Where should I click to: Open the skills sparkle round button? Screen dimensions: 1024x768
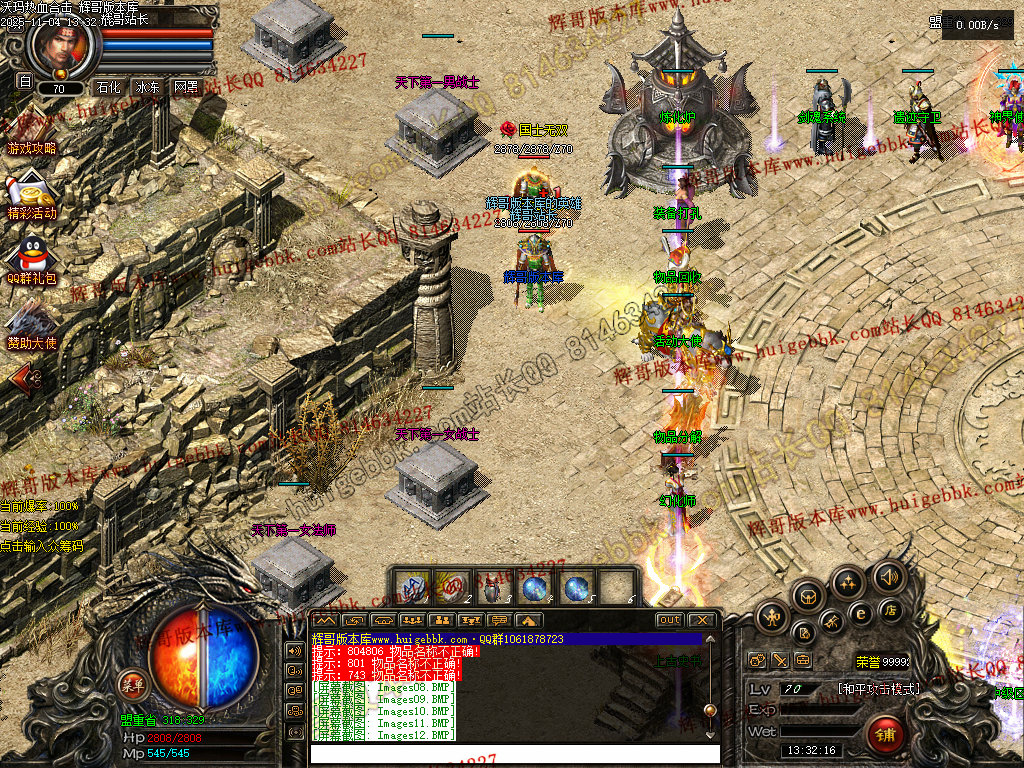point(848,582)
